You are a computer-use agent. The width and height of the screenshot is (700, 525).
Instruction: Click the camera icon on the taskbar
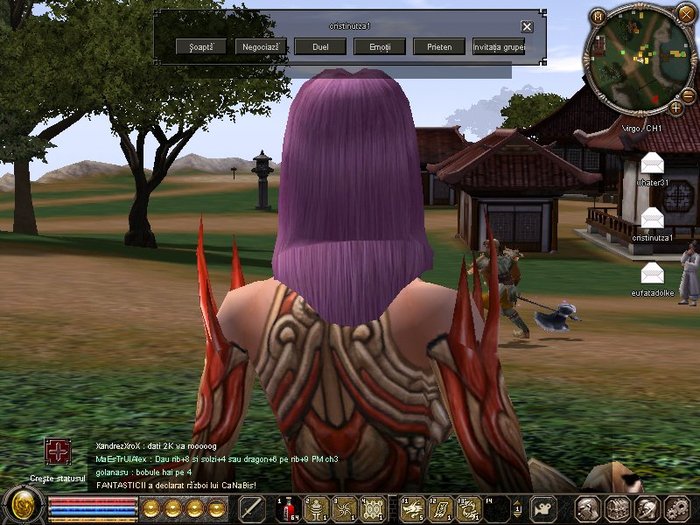click(x=543, y=508)
